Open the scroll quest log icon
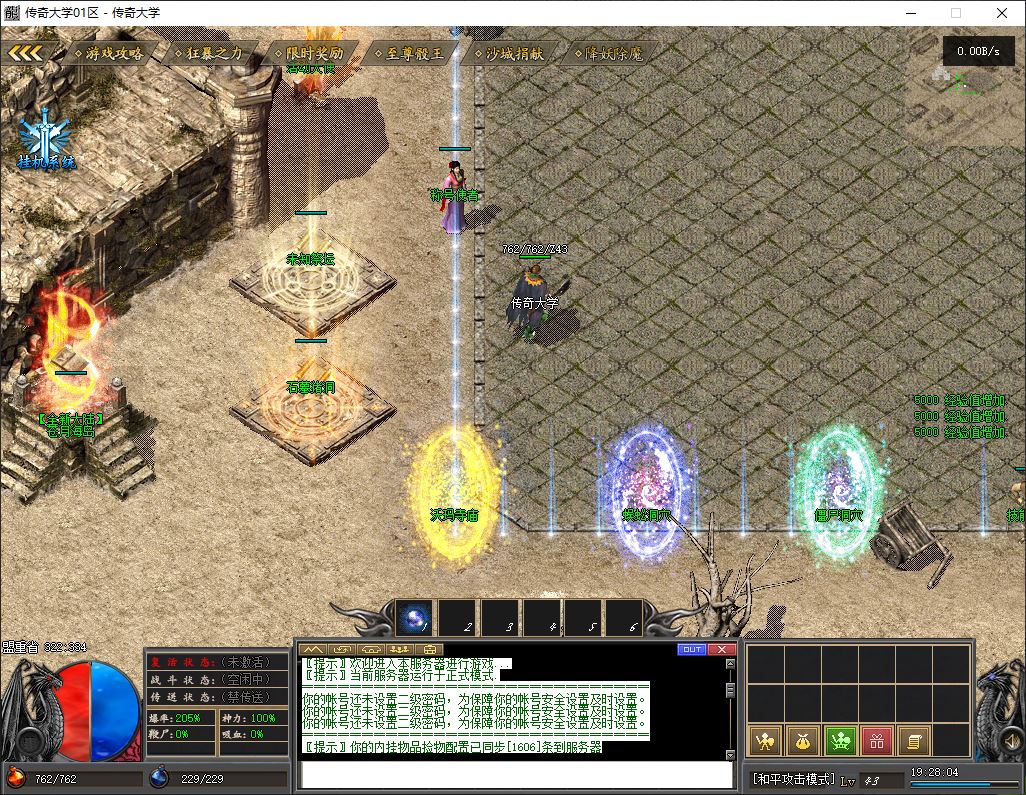This screenshot has width=1026, height=795. pyautogui.click(x=912, y=741)
